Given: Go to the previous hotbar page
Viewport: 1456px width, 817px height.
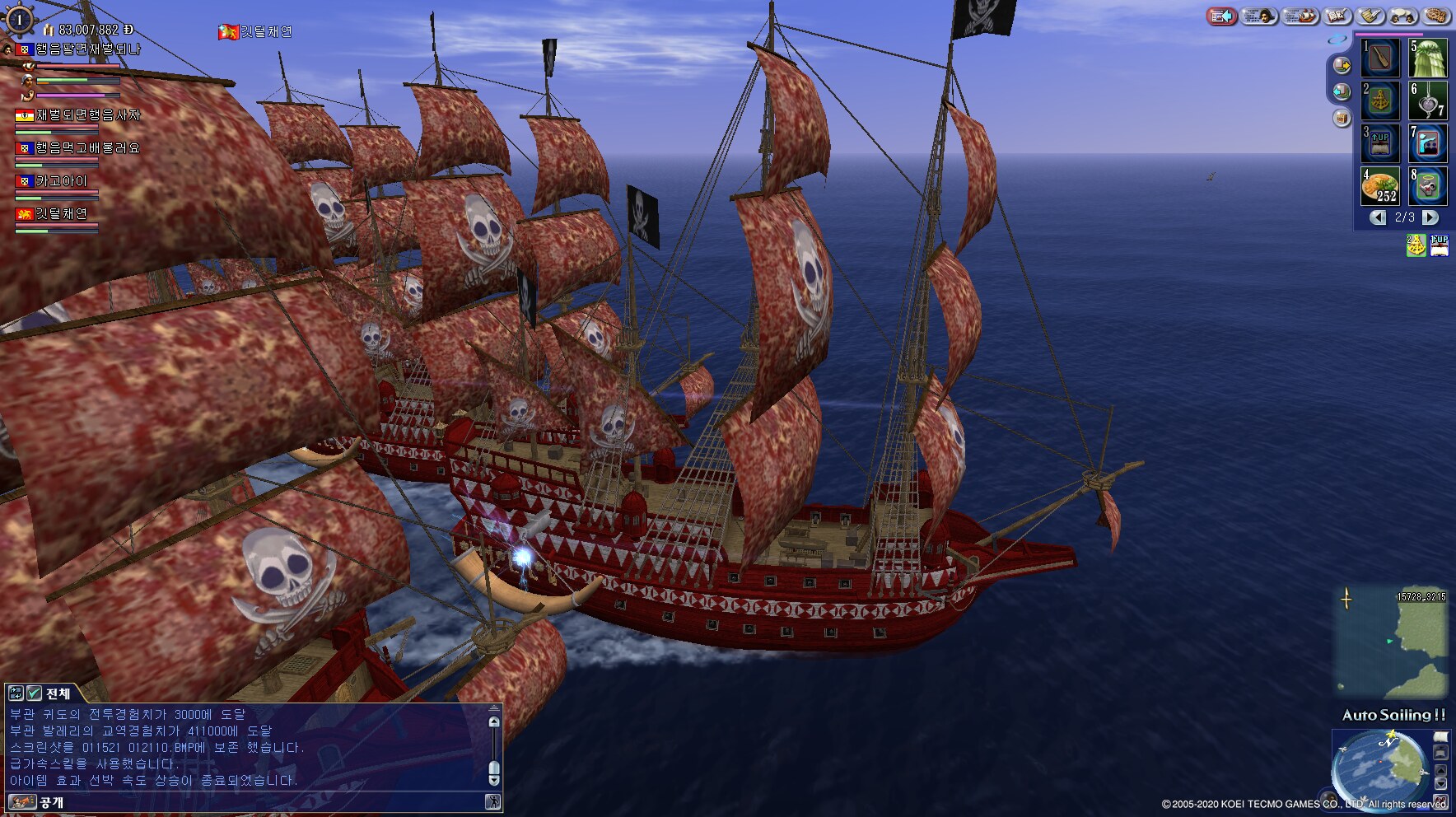Looking at the screenshot, I should [x=1378, y=217].
